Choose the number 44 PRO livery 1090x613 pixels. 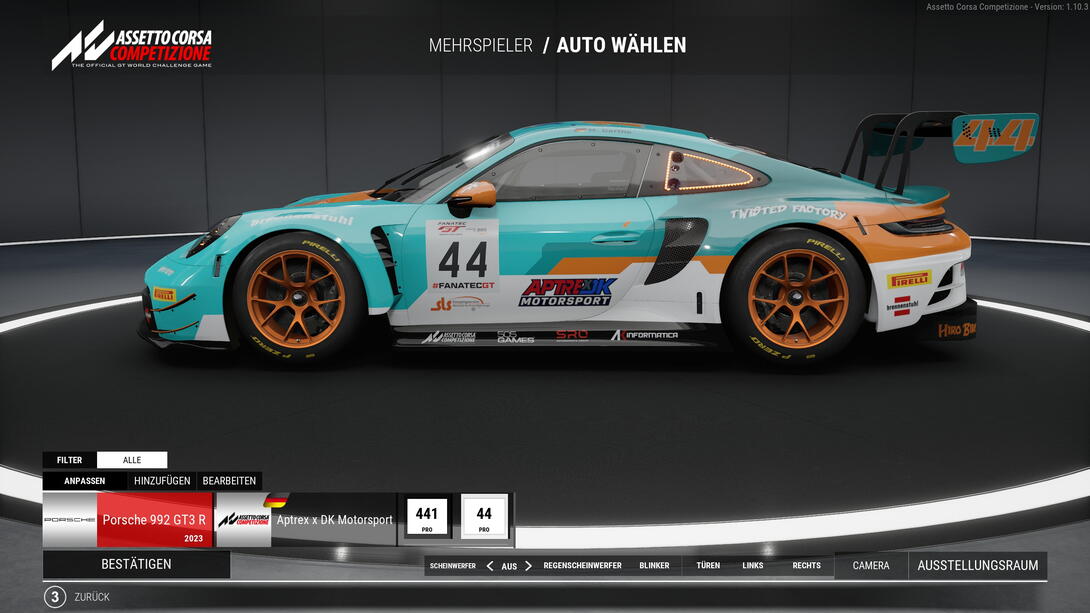click(484, 518)
